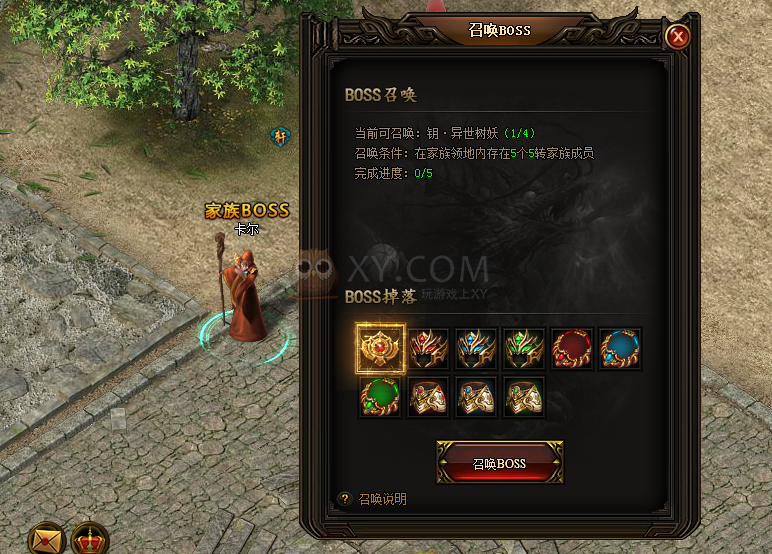772x554 pixels.
Task: Choose the blue-gem helmet drop
Action: click(x=476, y=348)
